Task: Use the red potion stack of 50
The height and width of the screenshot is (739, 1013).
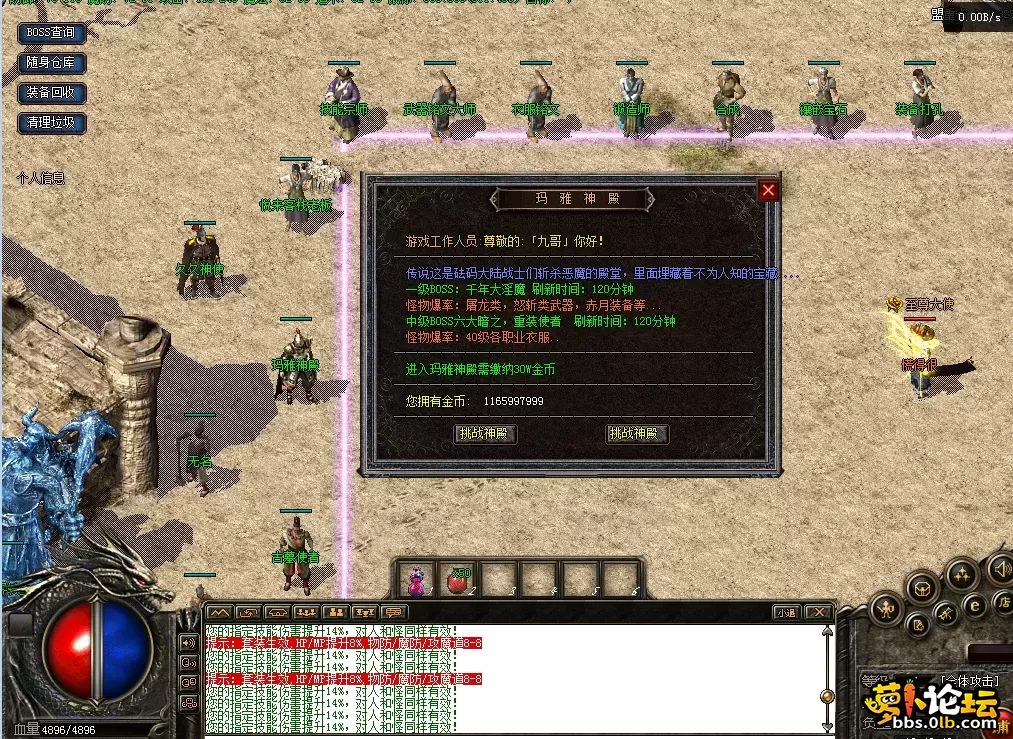Action: coord(459,579)
